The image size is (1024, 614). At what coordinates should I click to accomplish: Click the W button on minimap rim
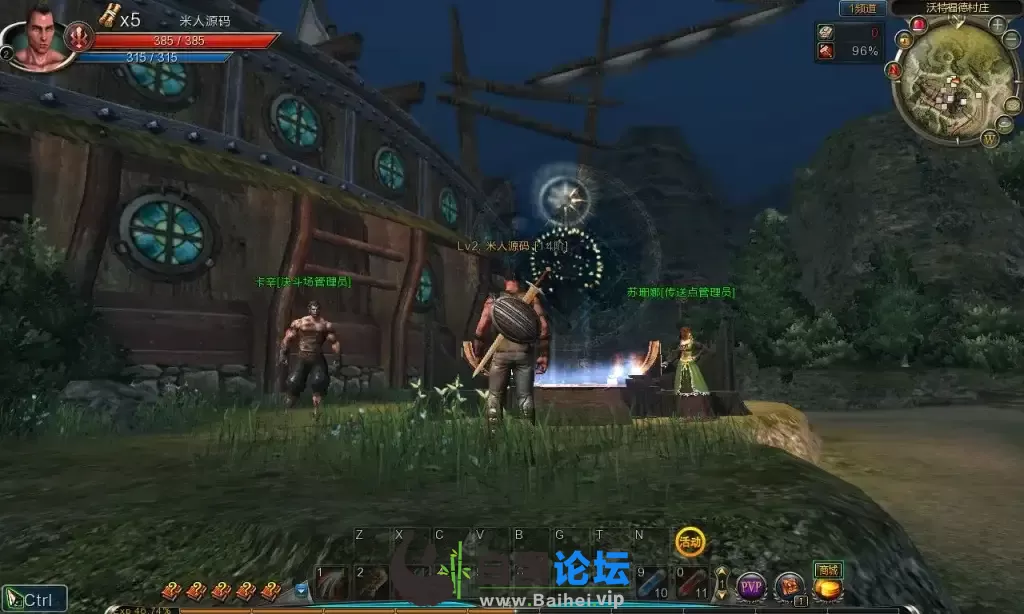990,139
